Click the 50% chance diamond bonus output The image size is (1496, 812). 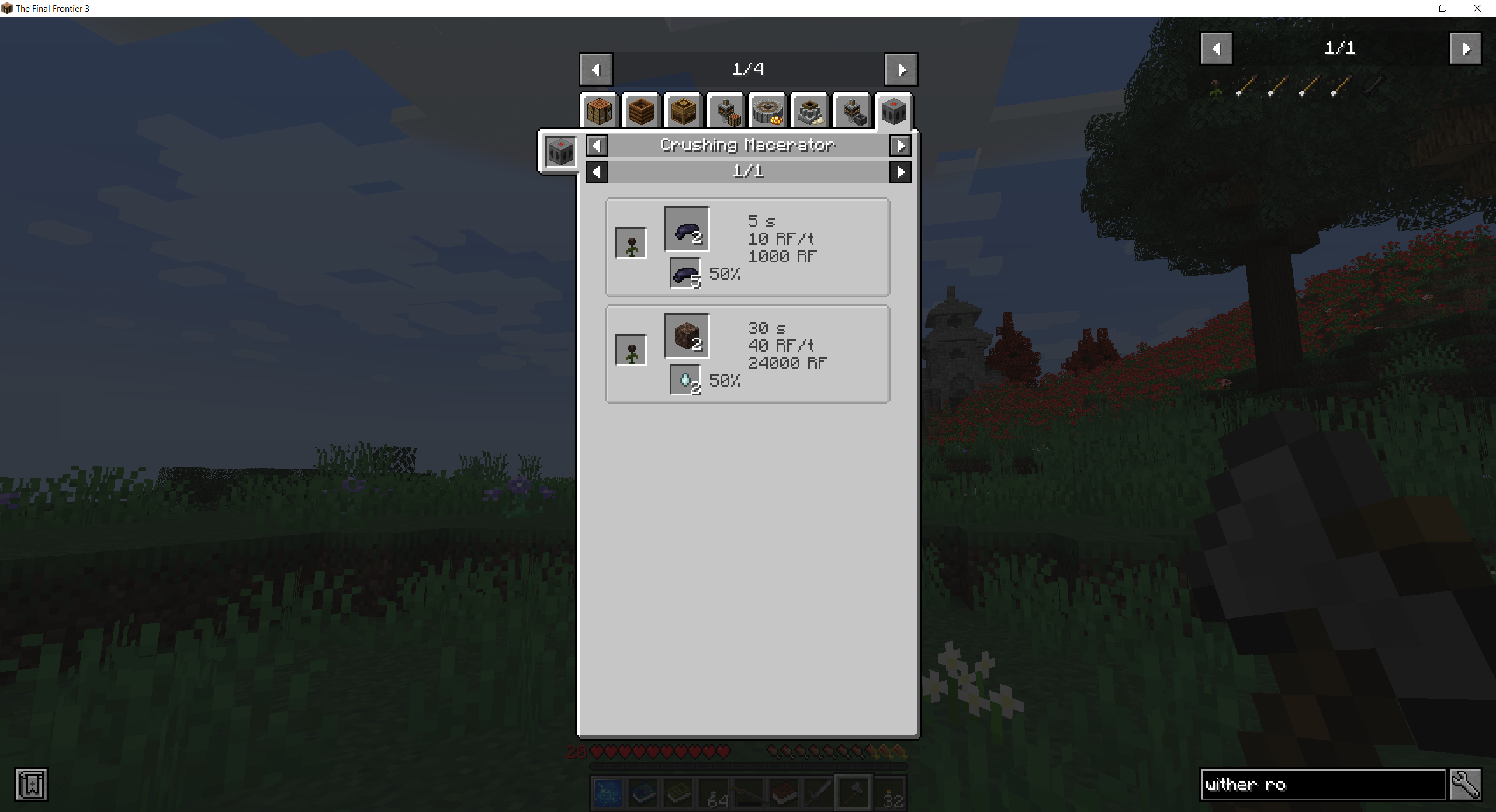(685, 379)
